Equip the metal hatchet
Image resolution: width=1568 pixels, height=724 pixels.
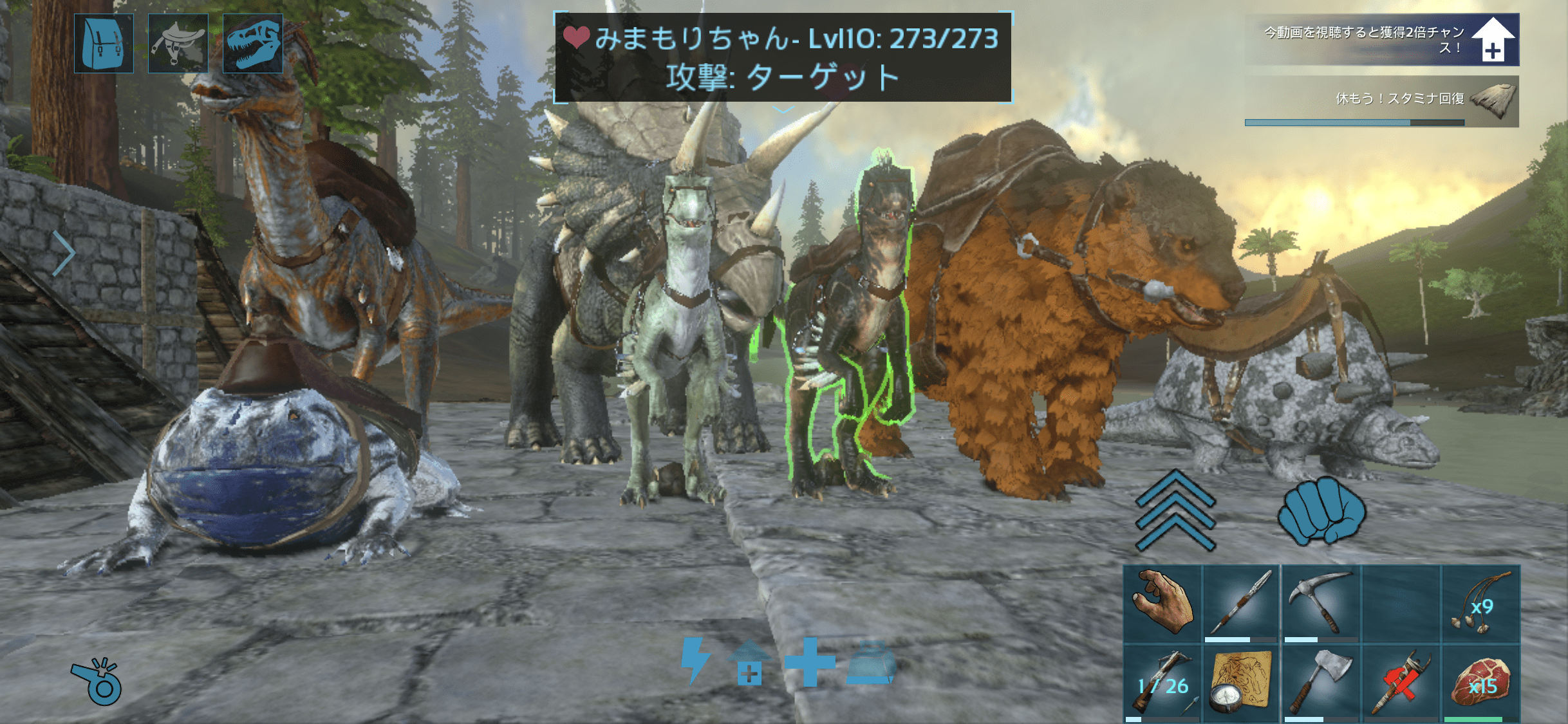[x=1320, y=683]
